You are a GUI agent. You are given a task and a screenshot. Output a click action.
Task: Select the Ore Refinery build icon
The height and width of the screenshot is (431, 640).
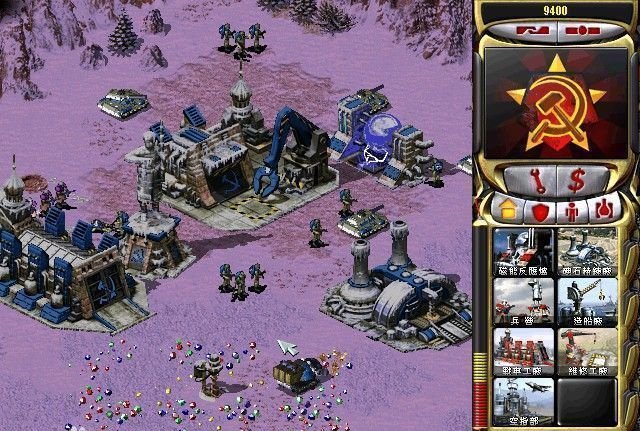586,251
